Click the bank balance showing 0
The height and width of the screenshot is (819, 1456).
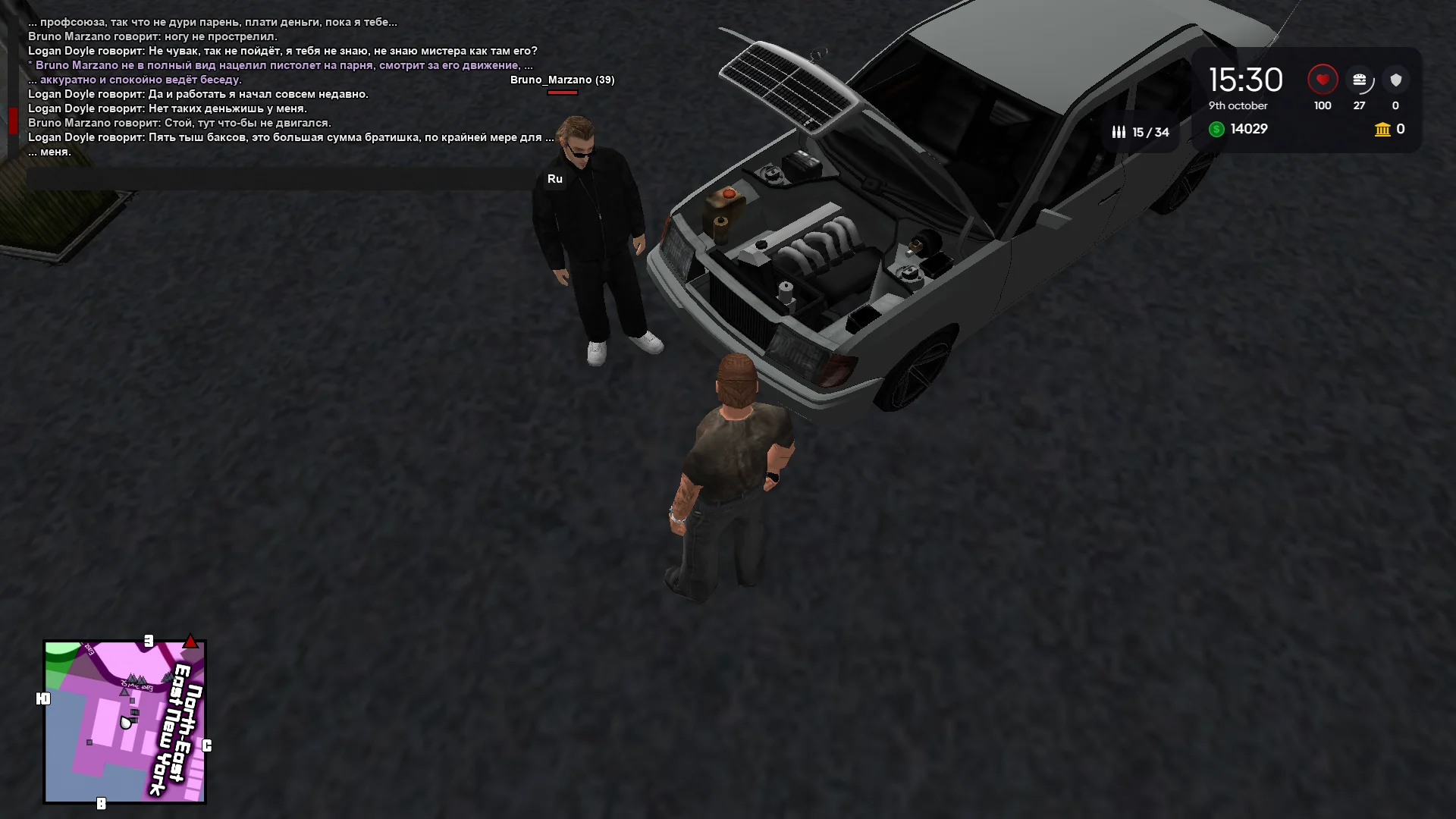pos(1400,130)
